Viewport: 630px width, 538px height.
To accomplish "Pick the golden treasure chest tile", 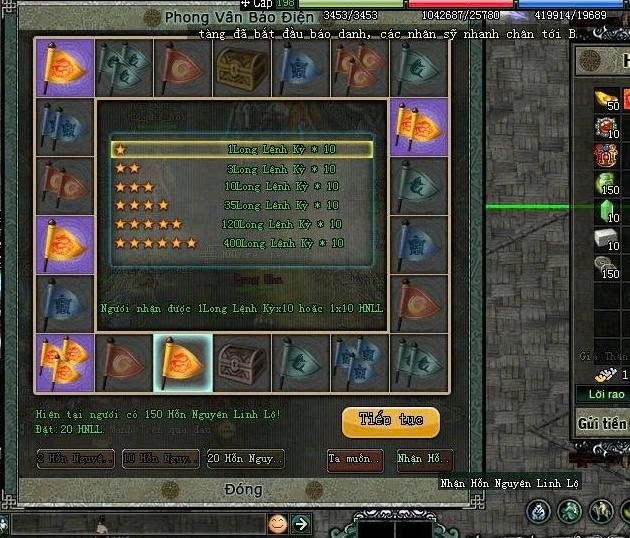I will coord(241,67).
